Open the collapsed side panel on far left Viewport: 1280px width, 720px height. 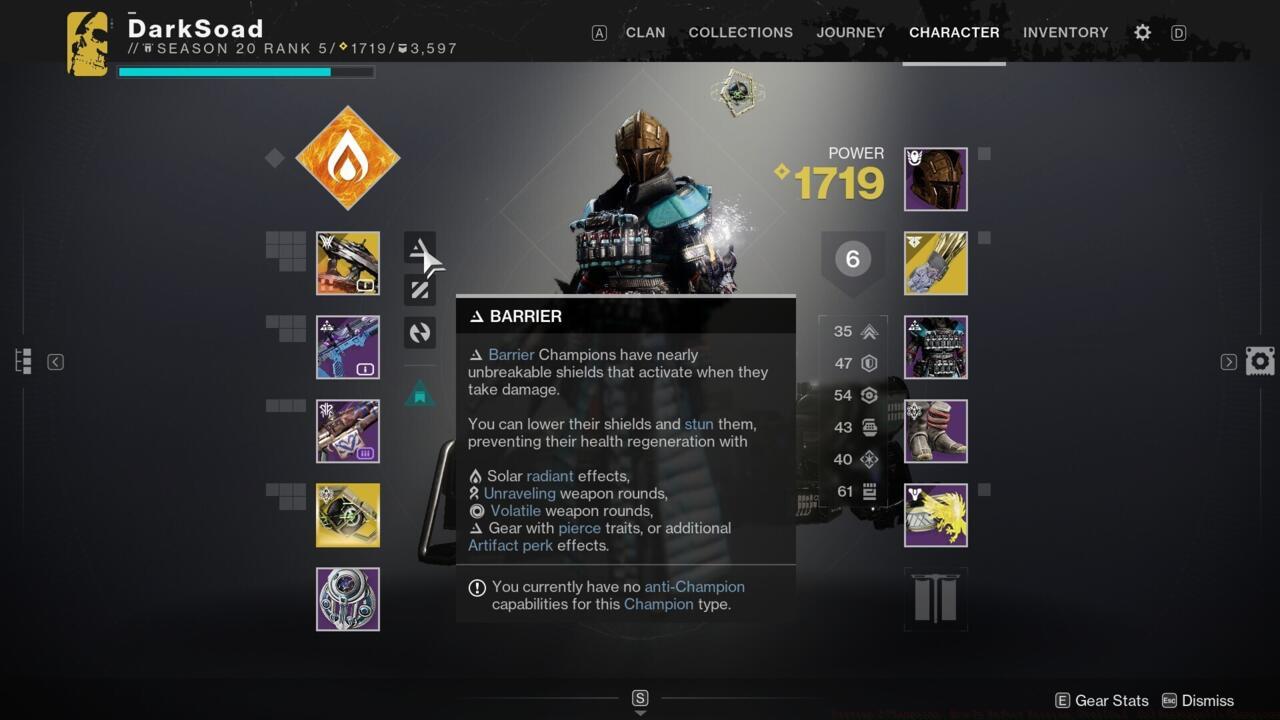point(22,360)
